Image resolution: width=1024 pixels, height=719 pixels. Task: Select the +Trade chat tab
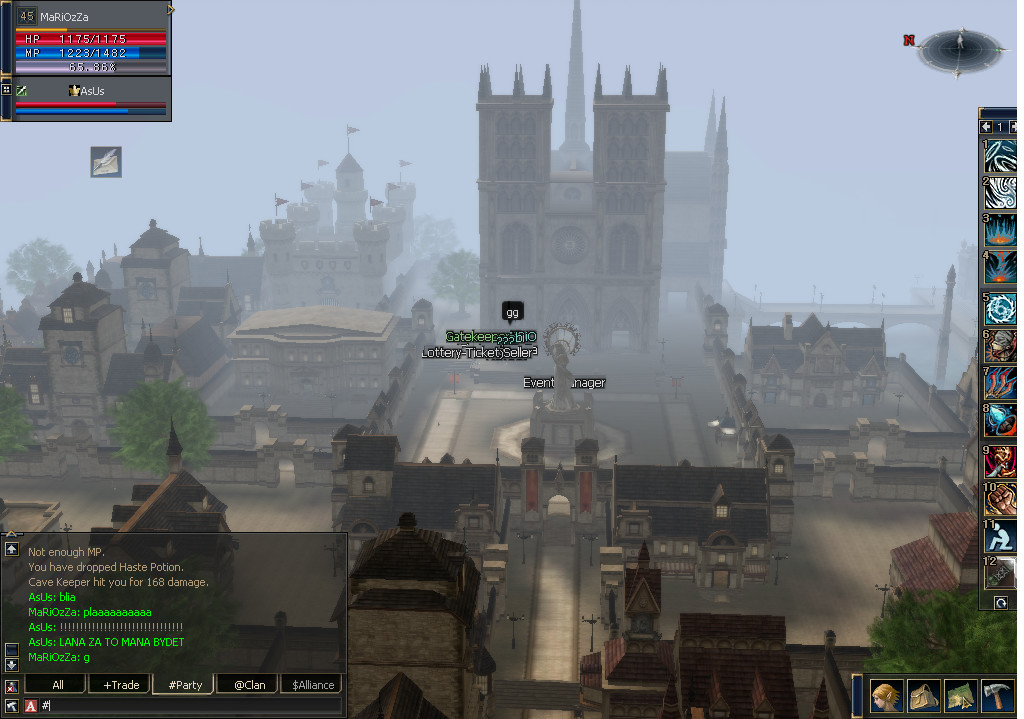pyautogui.click(x=121, y=685)
